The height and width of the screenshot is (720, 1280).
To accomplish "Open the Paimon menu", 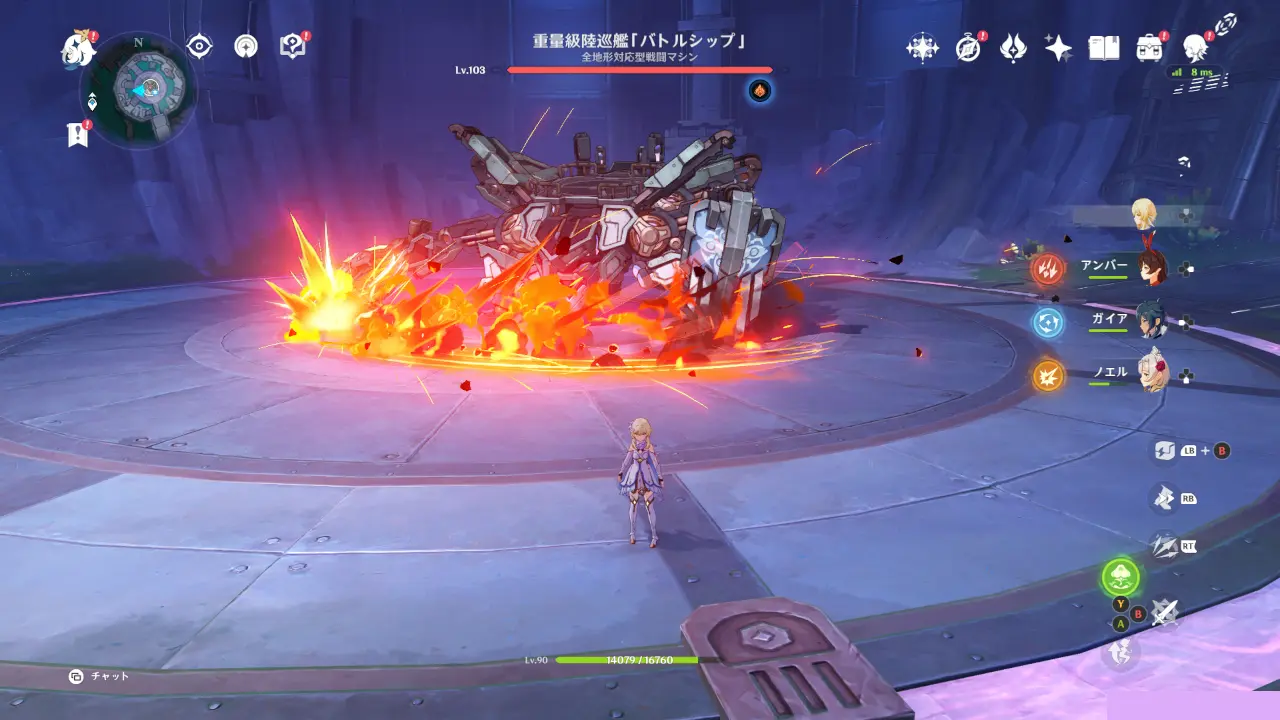I will click(76, 48).
